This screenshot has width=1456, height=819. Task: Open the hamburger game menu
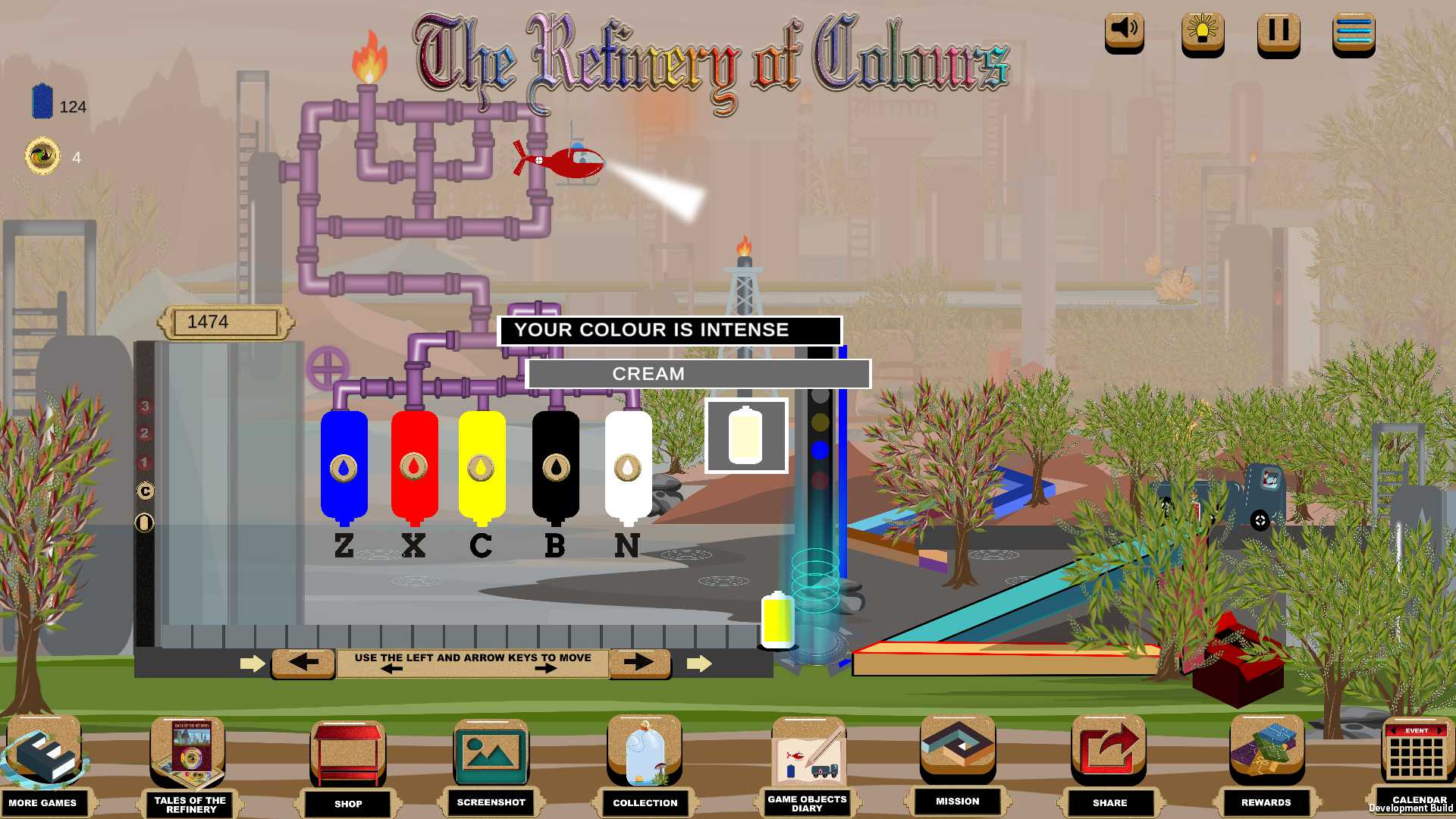[1355, 32]
